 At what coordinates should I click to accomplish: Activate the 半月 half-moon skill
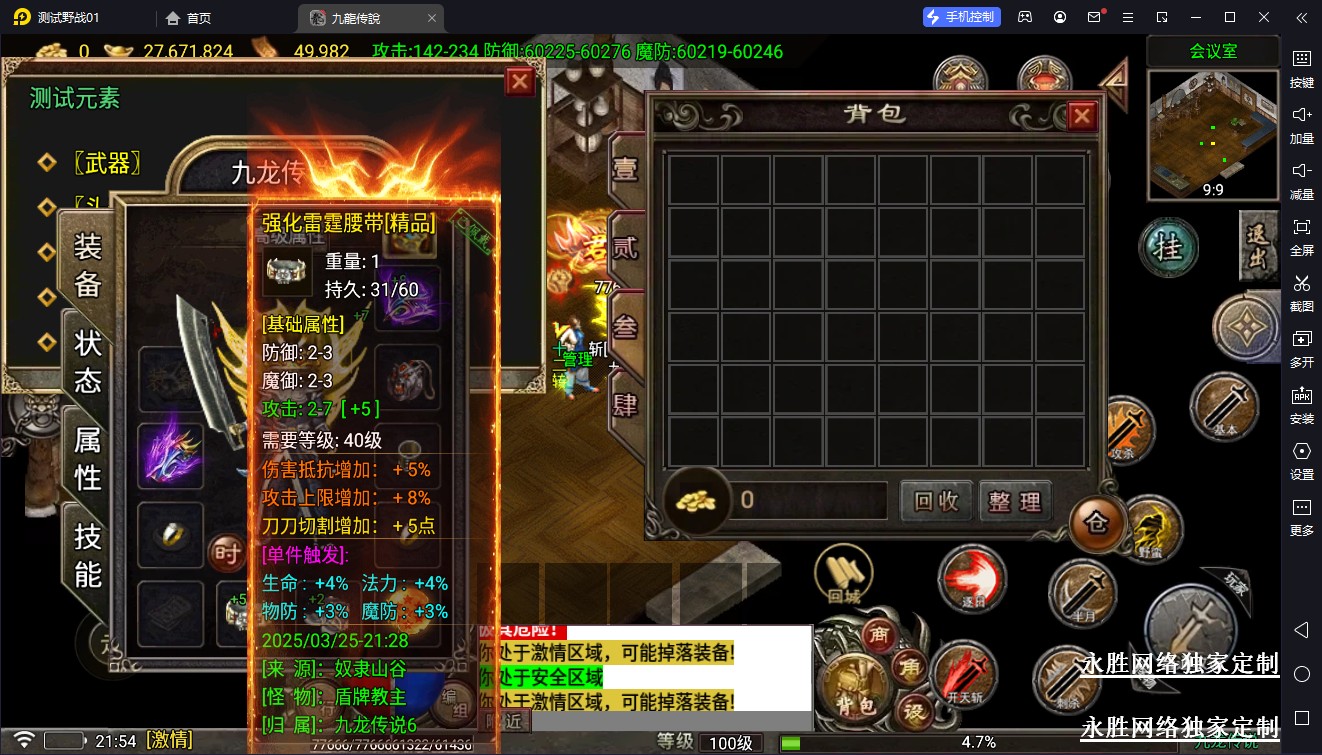pos(1083,594)
